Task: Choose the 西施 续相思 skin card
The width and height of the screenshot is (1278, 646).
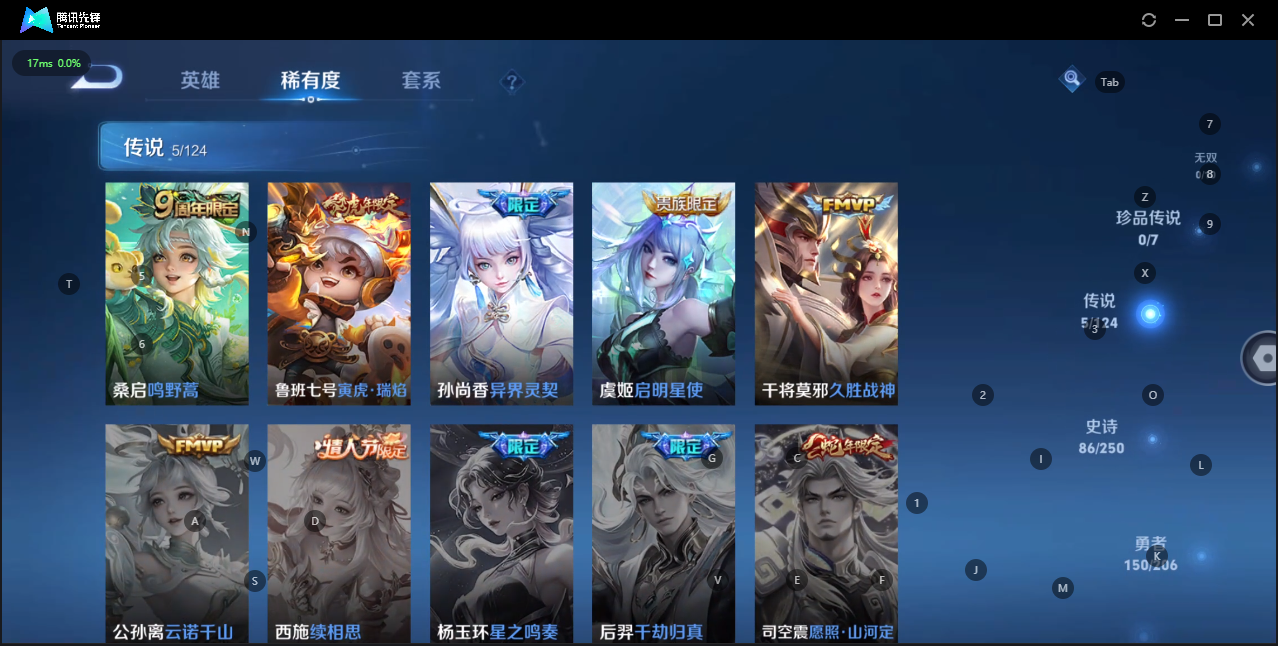Action: (339, 533)
